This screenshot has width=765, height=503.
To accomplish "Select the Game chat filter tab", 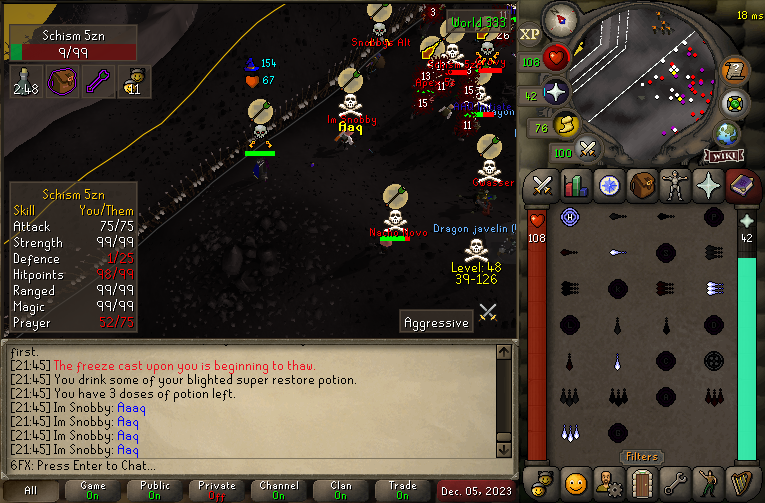I will [92, 491].
